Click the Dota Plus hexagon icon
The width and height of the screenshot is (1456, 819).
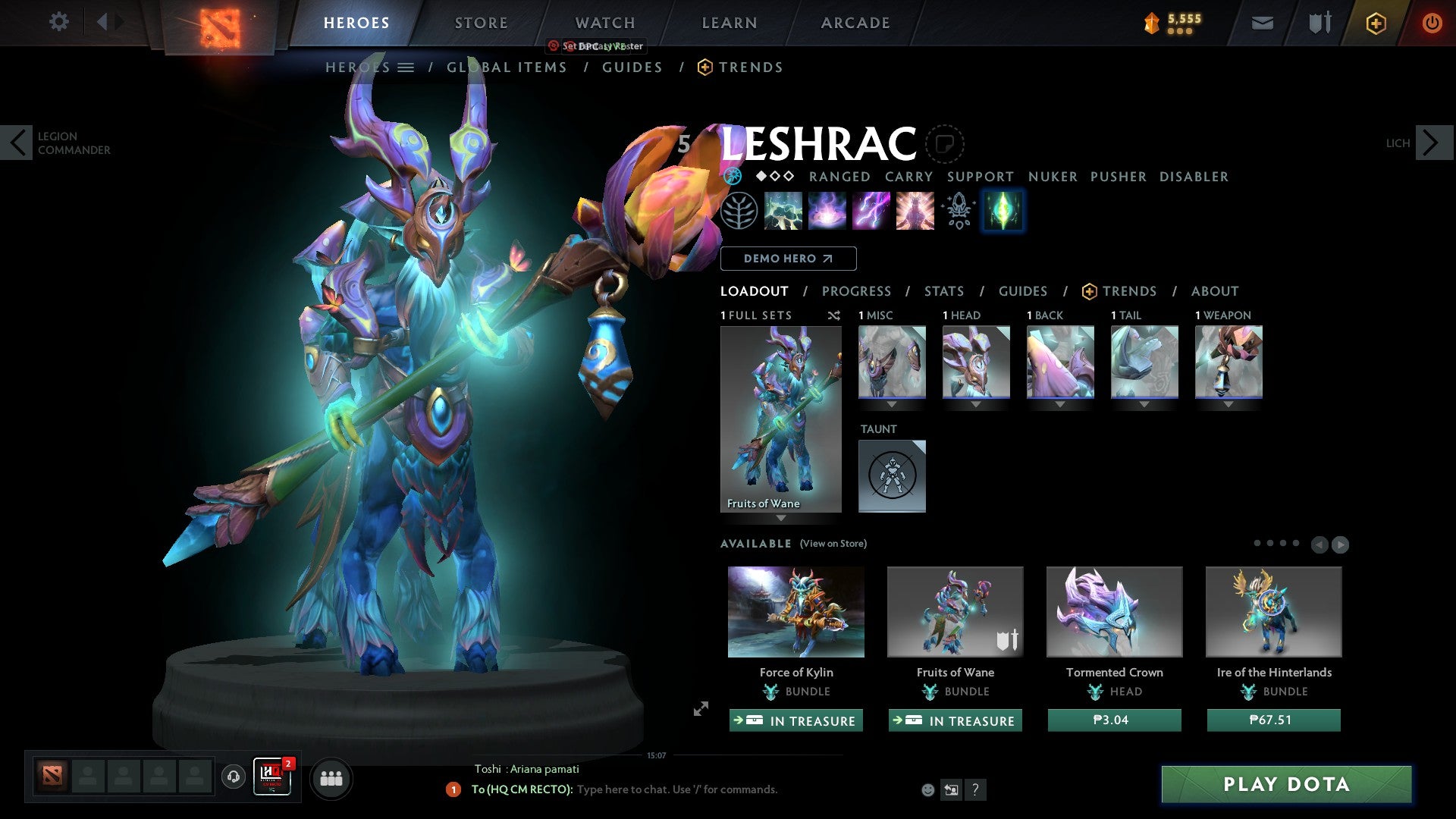click(1375, 23)
